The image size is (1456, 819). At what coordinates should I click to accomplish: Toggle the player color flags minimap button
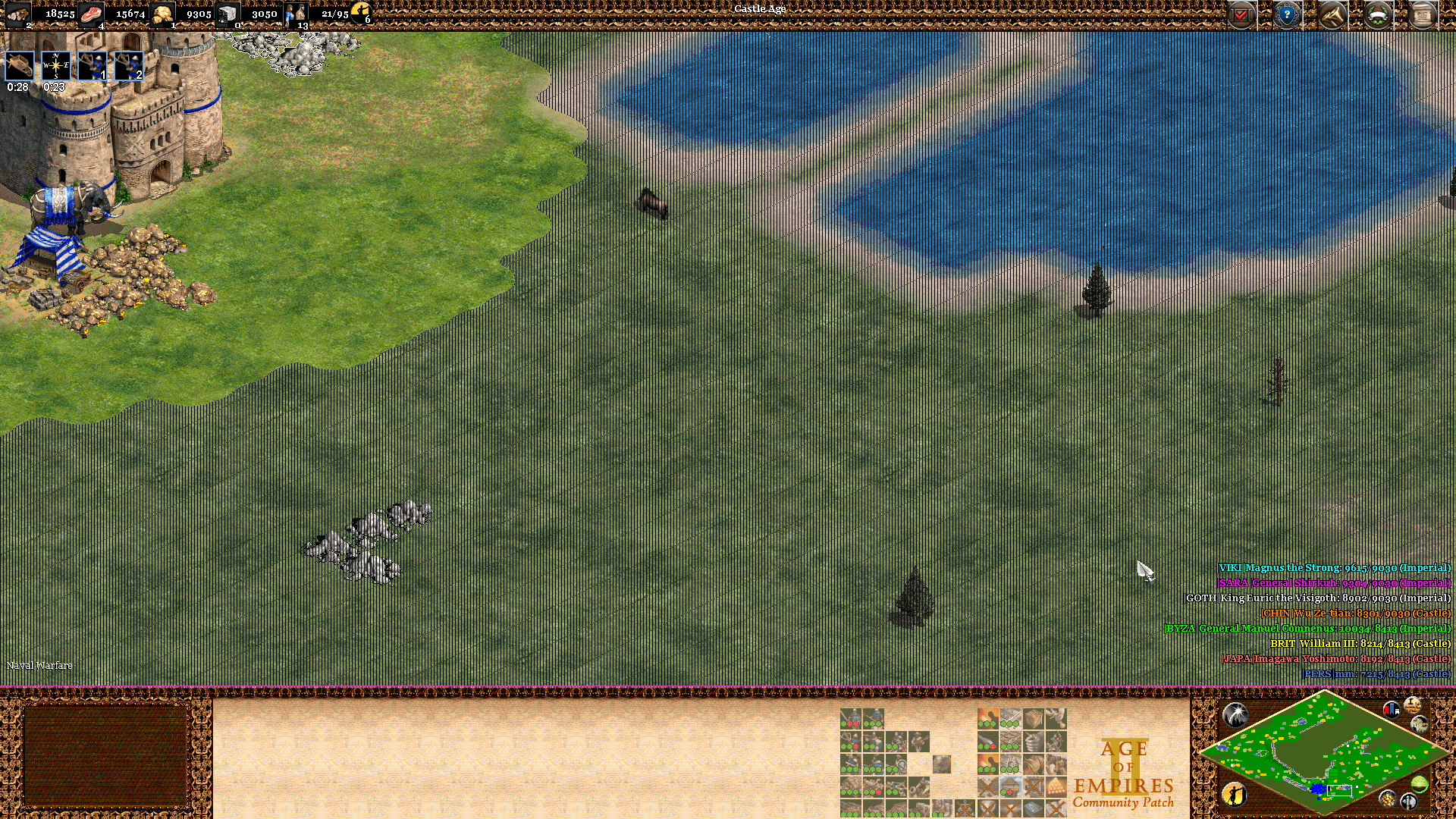tap(1391, 710)
